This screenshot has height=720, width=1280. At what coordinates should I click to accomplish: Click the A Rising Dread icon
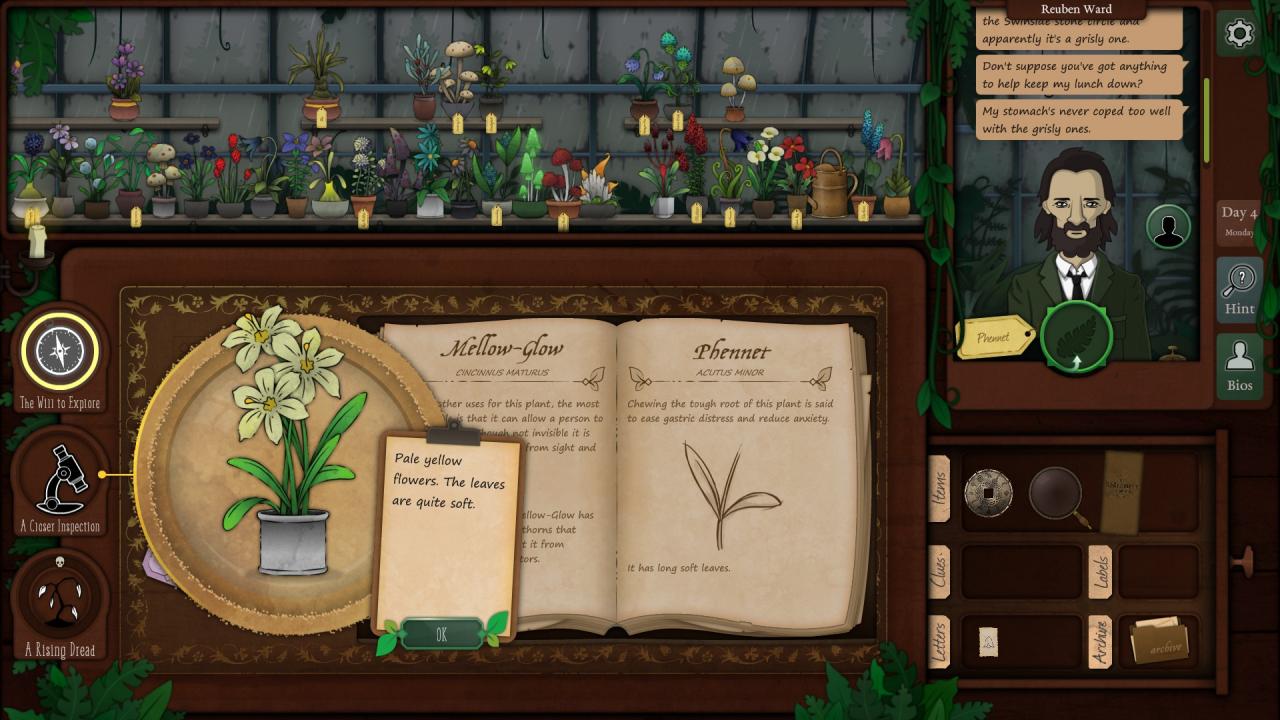pos(60,598)
